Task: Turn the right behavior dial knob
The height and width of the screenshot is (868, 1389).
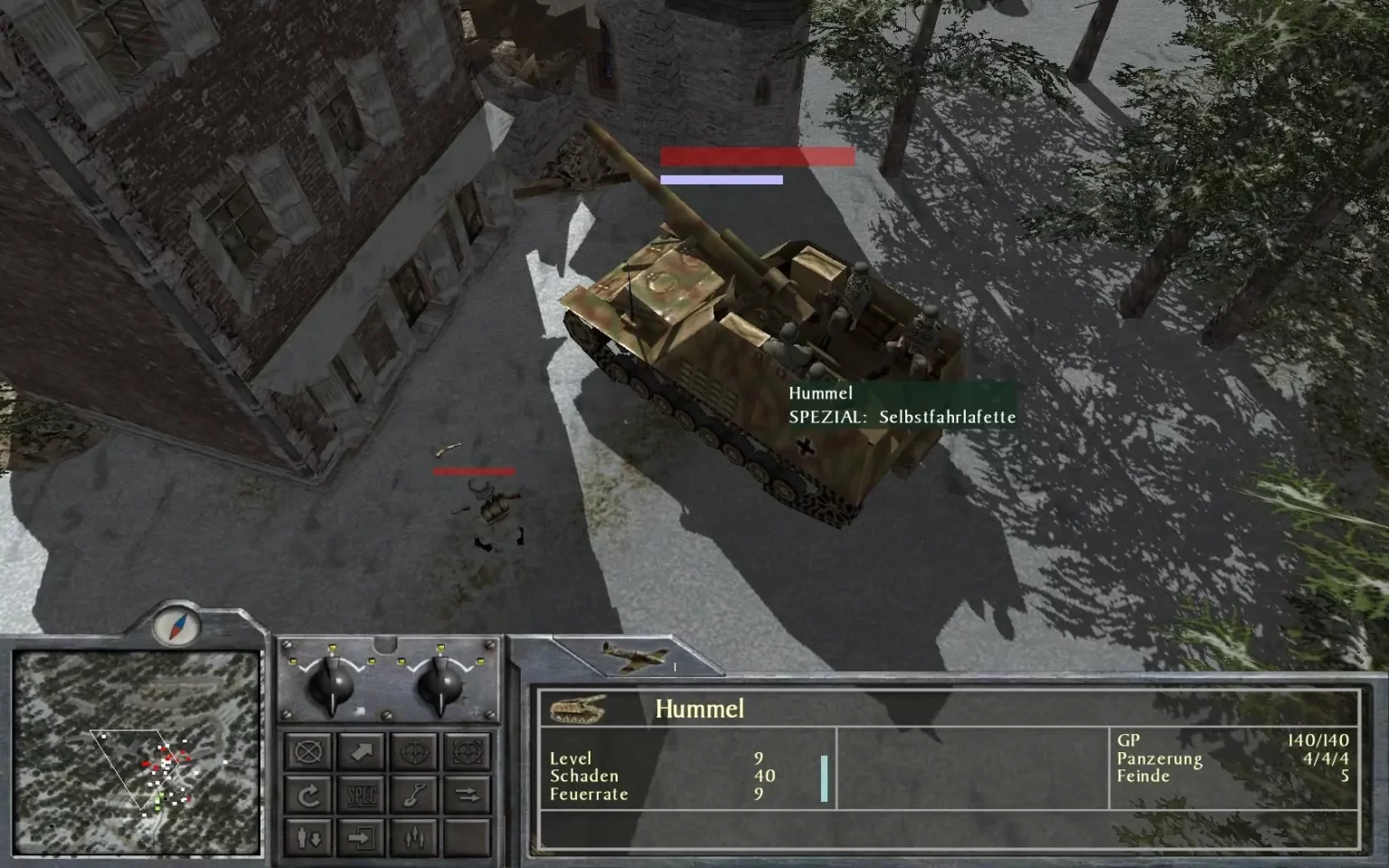Action: 441,686
